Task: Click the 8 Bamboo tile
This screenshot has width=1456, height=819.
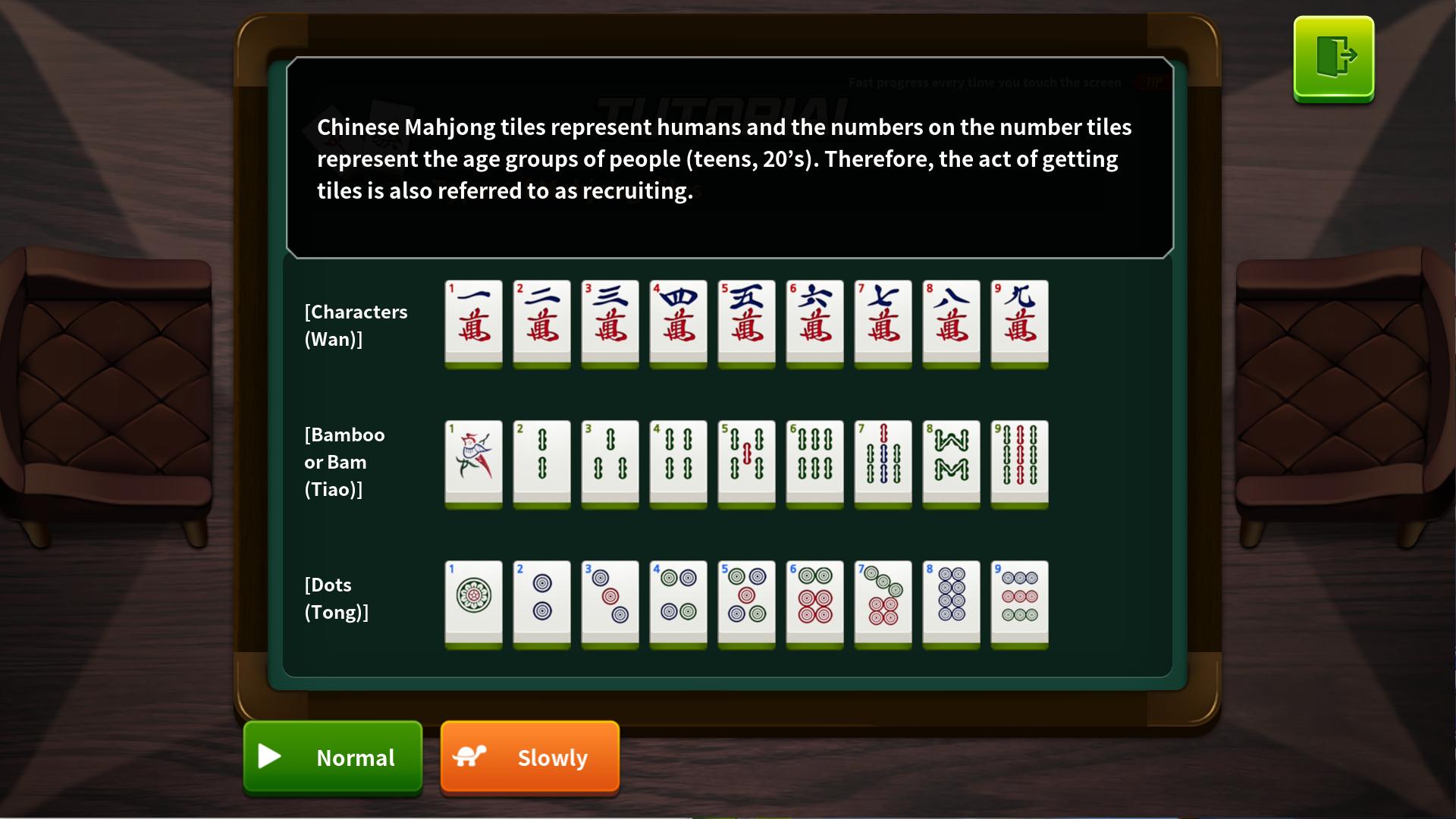Action: tap(951, 465)
